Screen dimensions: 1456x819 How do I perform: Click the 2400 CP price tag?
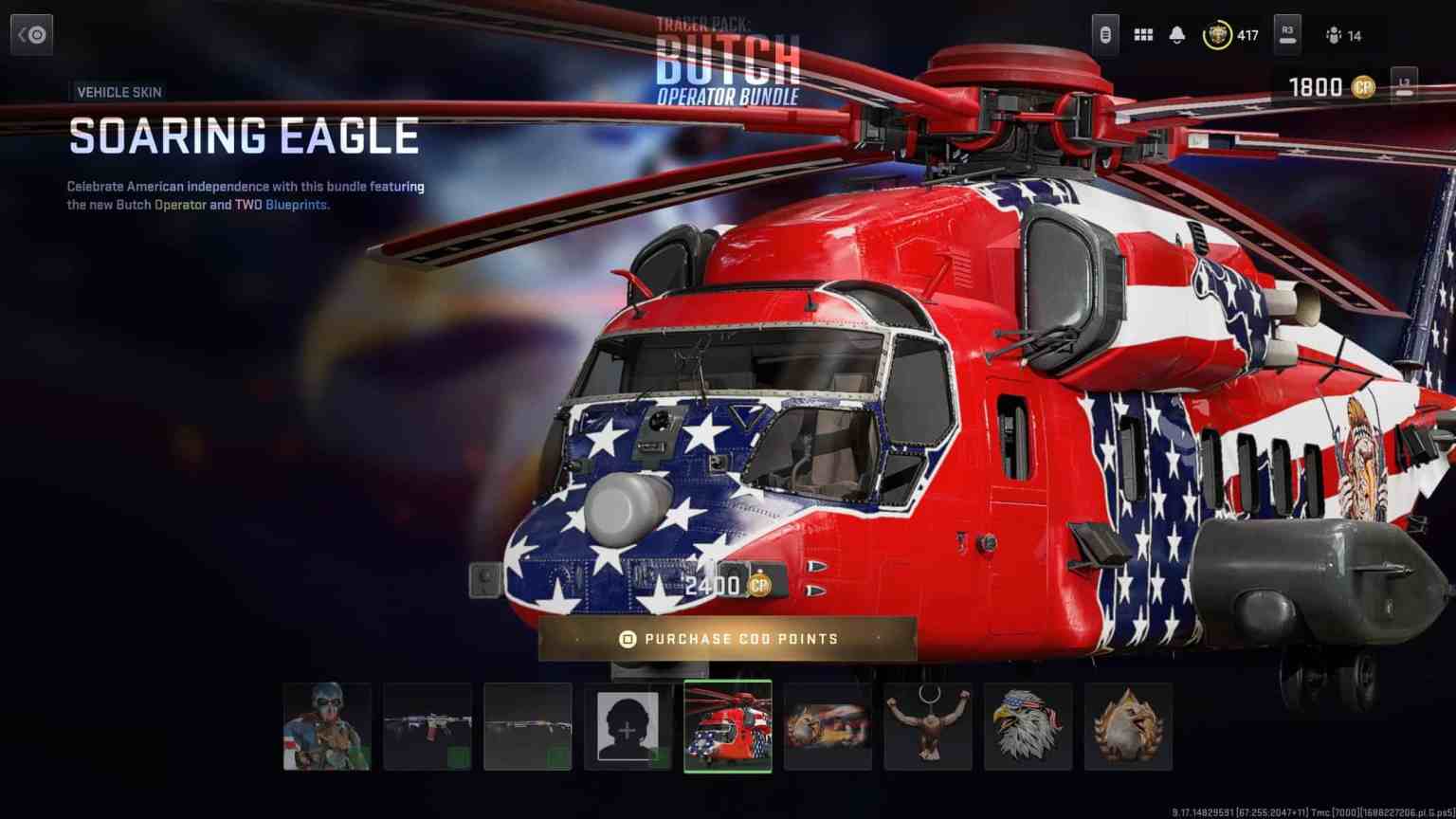click(x=725, y=585)
